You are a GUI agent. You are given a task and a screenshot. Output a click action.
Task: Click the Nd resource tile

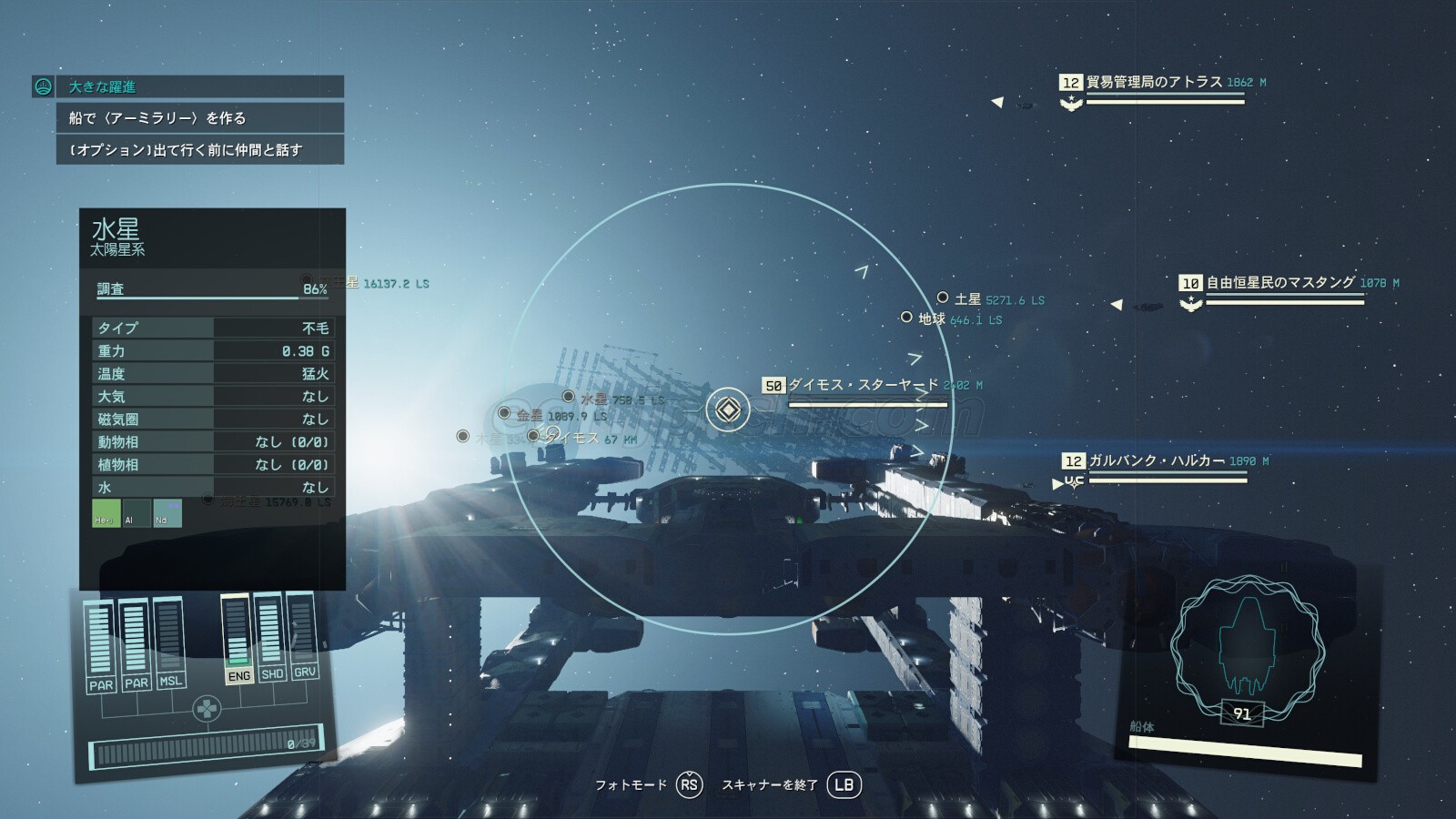[167, 513]
